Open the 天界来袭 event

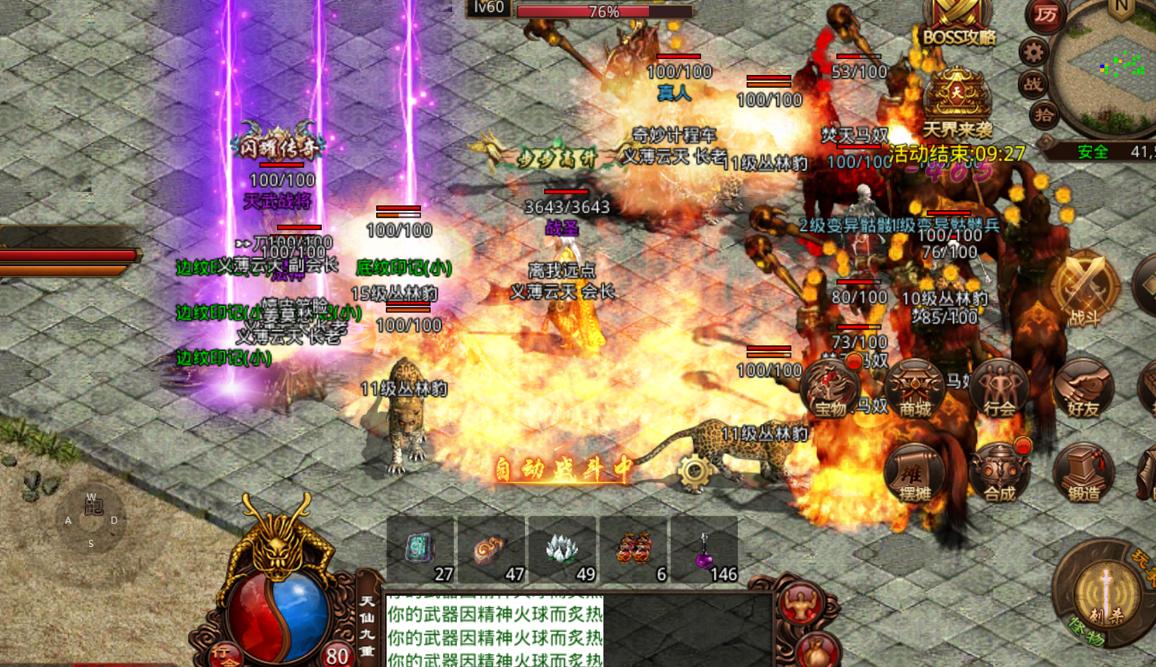tap(958, 101)
